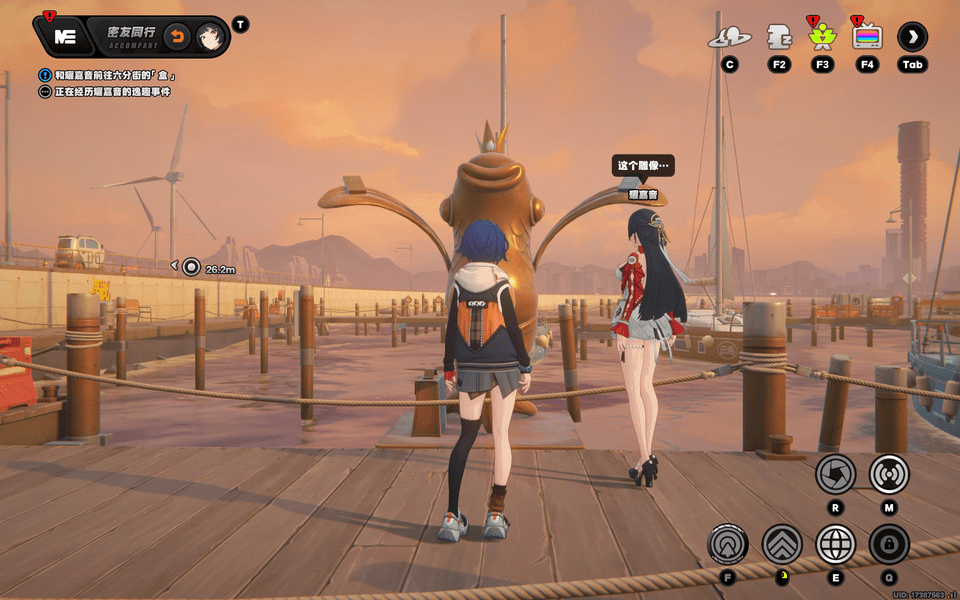This screenshot has width=960, height=600.
Task: Activate the camera shutter button
Action: (835, 474)
